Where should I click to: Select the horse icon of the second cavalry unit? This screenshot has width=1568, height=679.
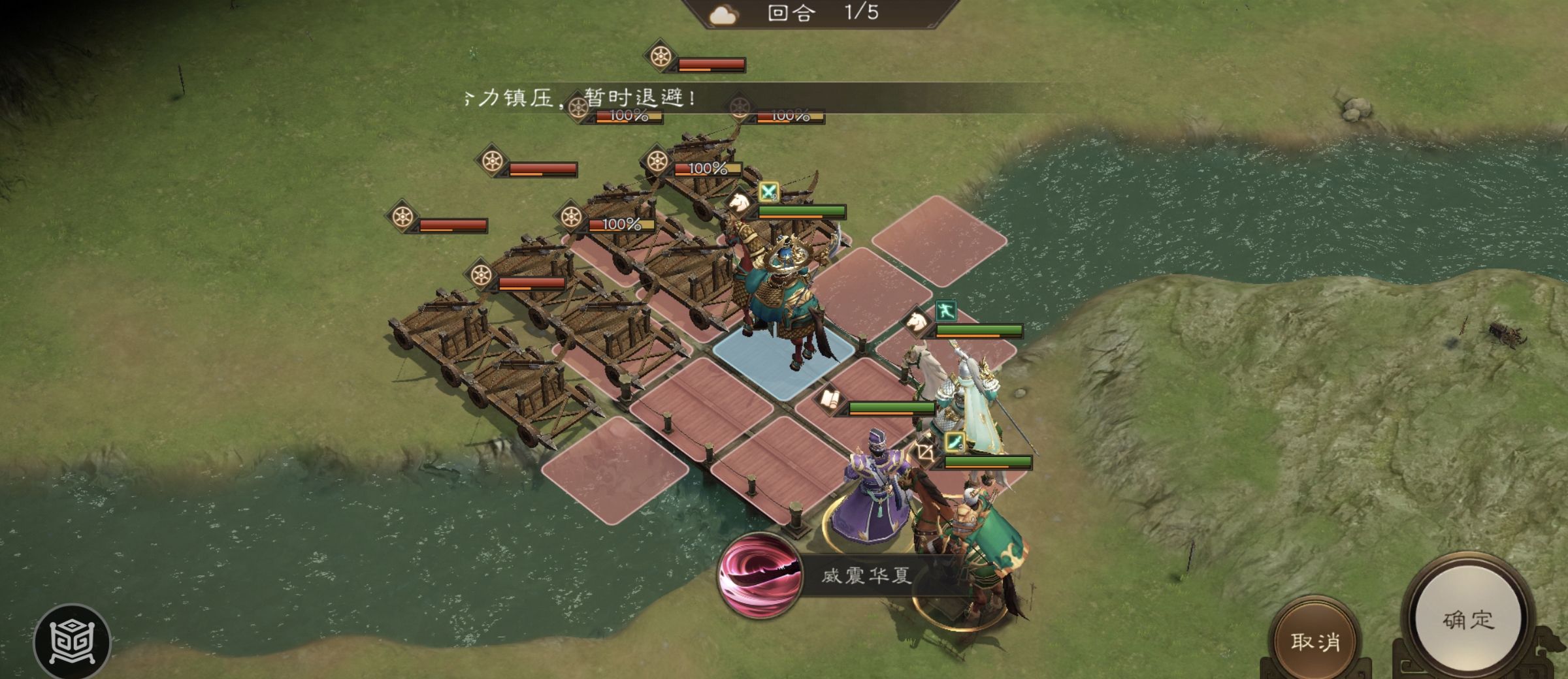click(x=917, y=324)
